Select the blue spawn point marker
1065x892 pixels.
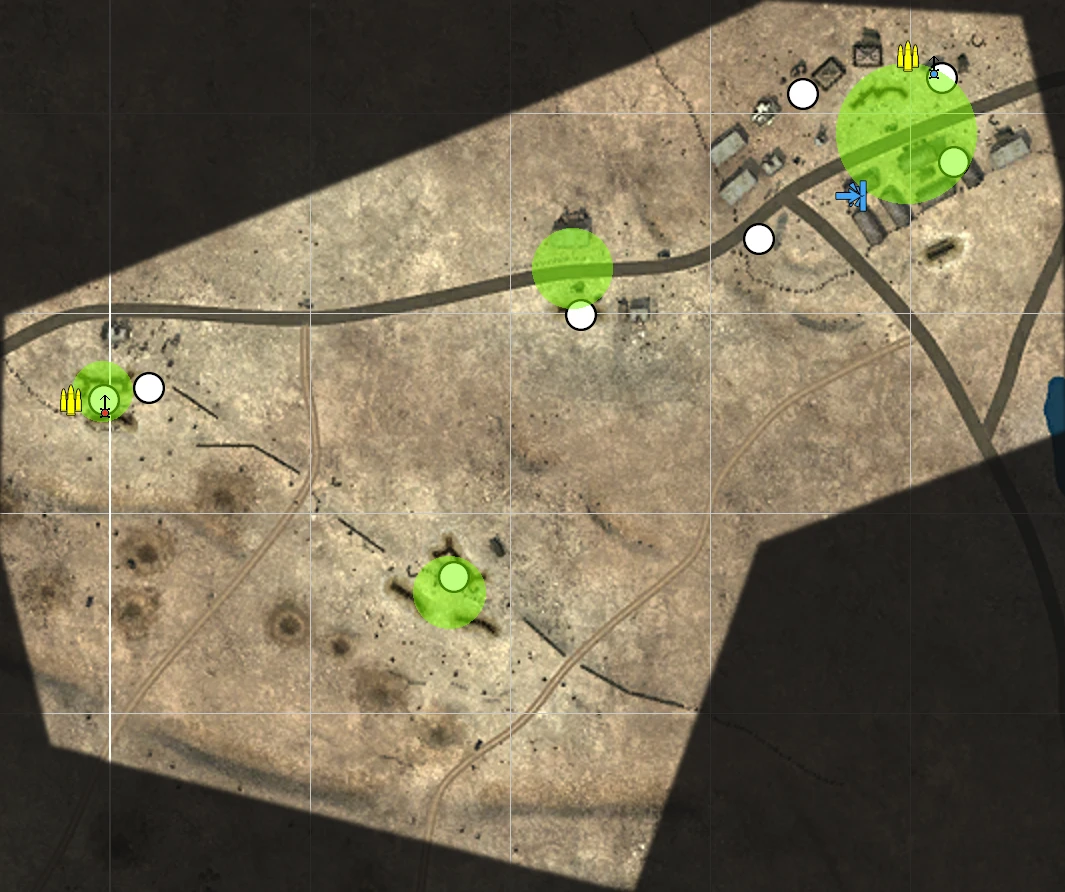(935, 68)
